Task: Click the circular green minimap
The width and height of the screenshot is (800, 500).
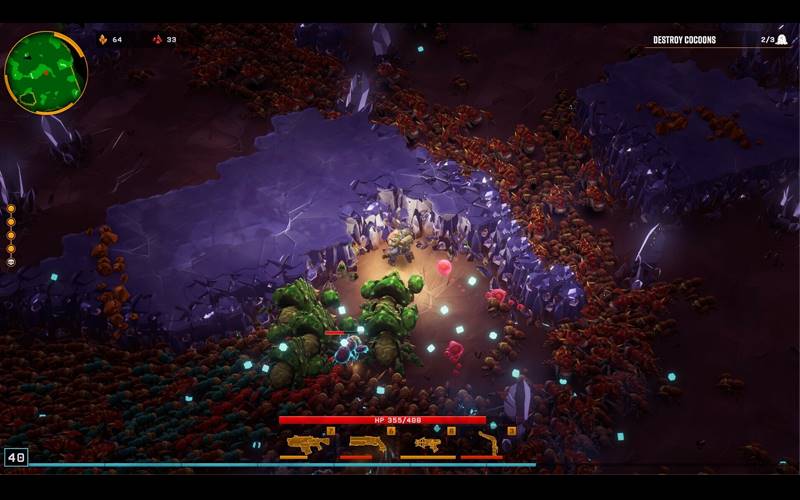Action: pos(45,72)
